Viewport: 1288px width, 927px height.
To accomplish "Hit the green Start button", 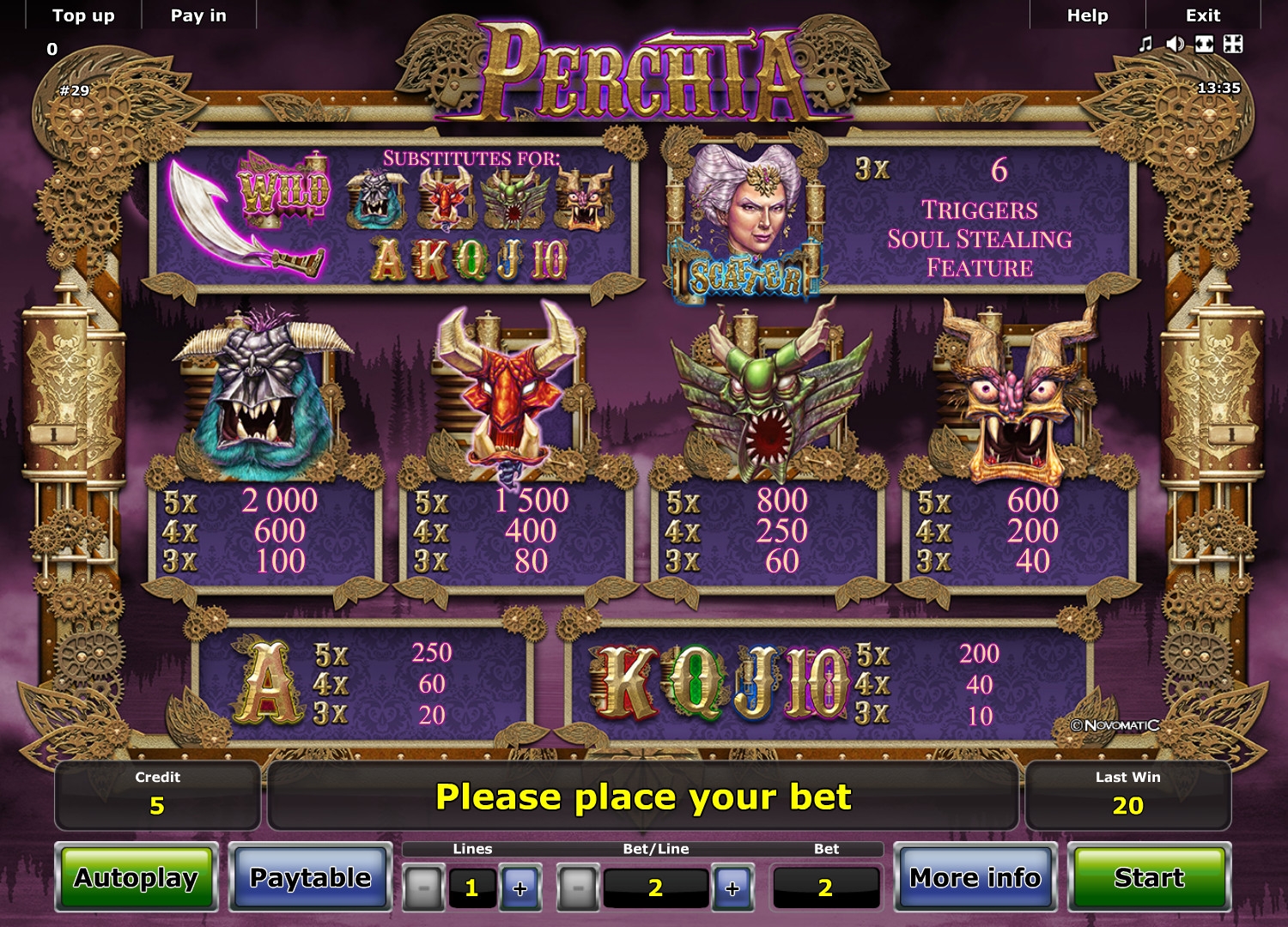I will [1149, 877].
